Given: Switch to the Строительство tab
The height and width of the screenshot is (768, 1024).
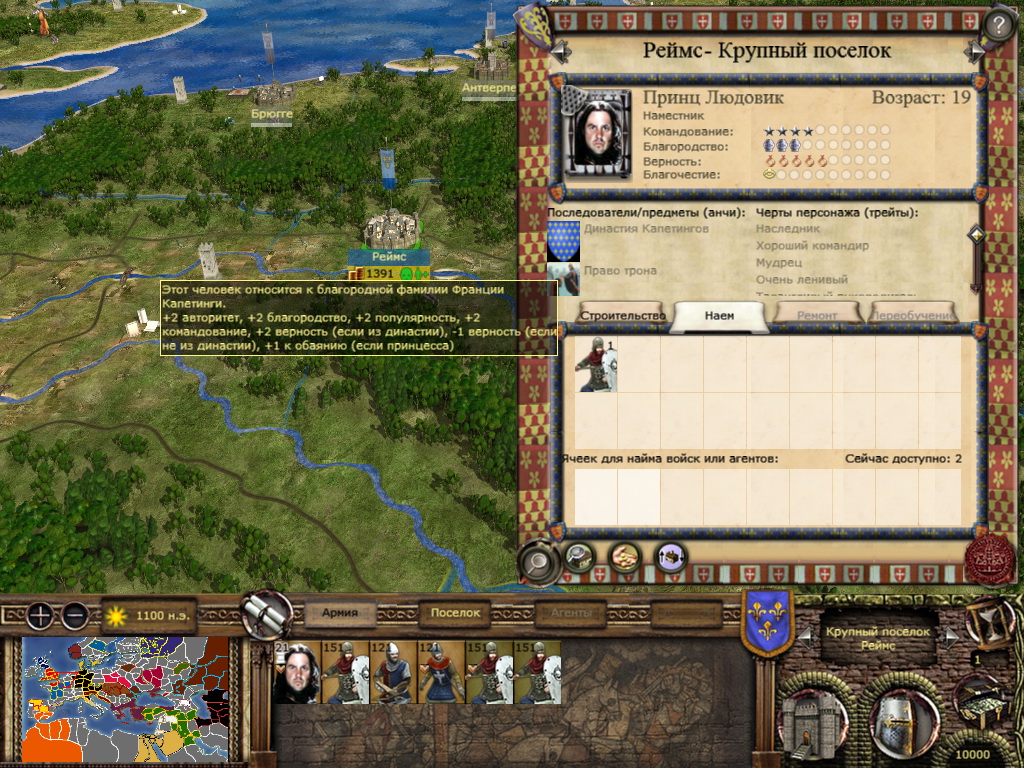Looking at the screenshot, I should [x=621, y=315].
